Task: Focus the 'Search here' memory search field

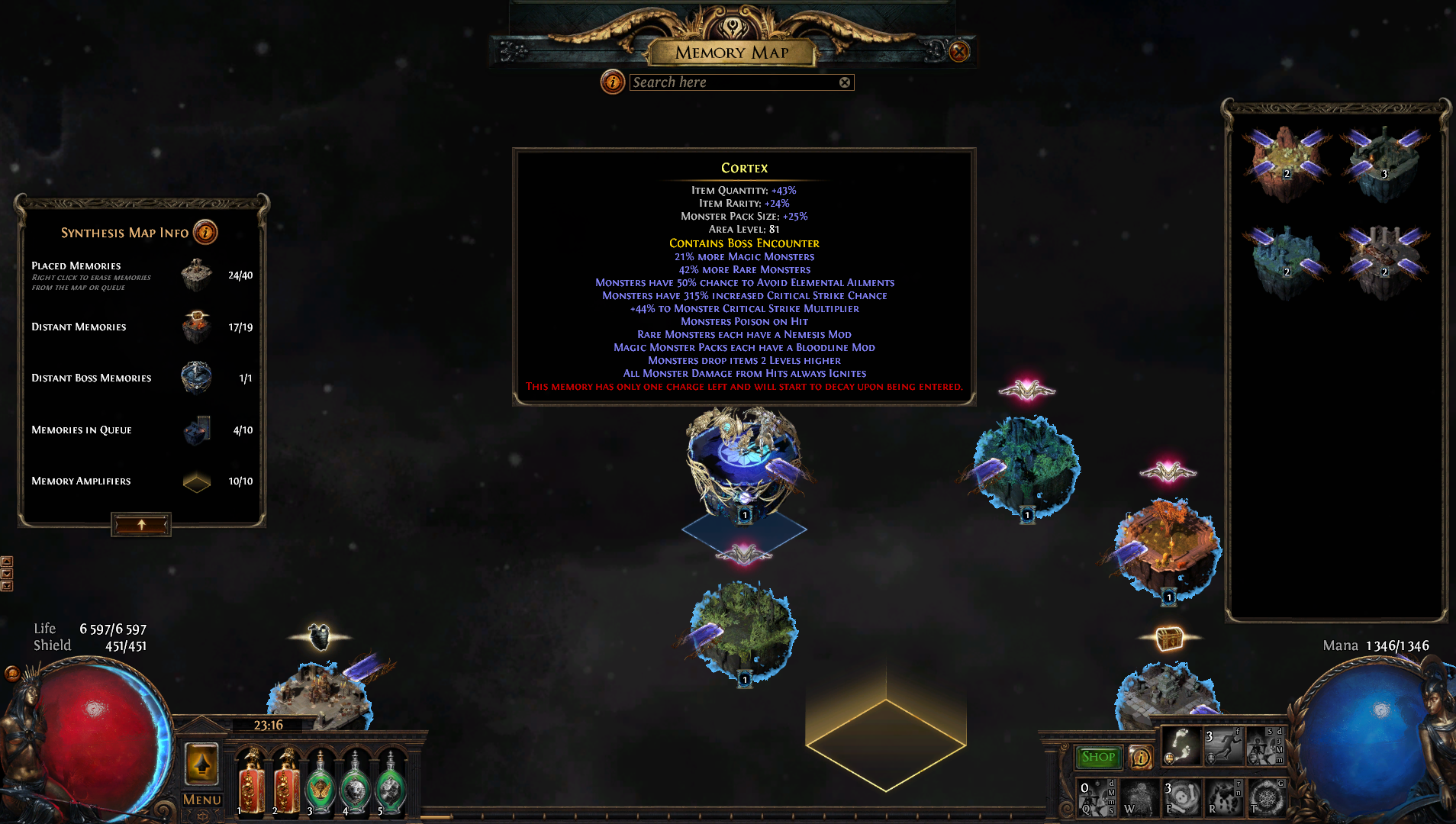Action: coord(733,82)
